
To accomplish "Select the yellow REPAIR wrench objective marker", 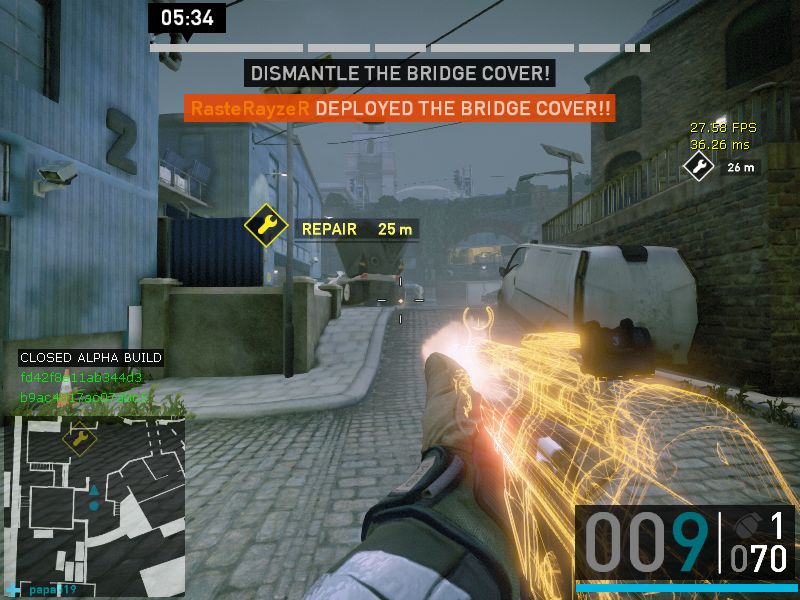I will 266,227.
